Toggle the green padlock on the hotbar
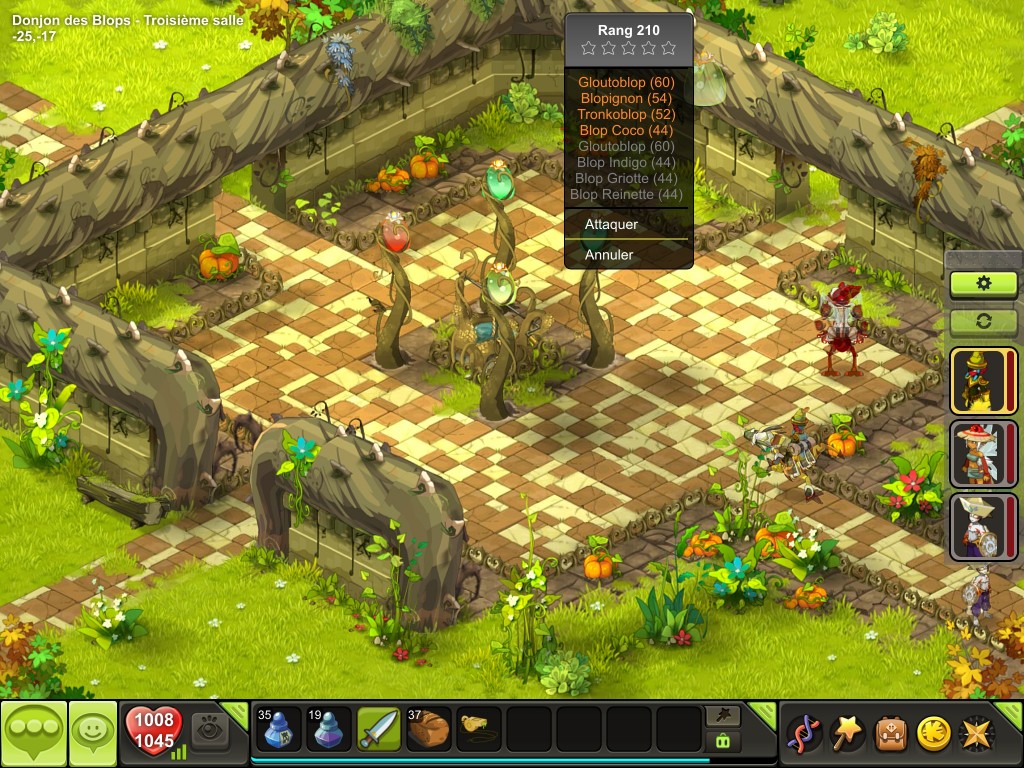This screenshot has height=768, width=1024. click(x=722, y=741)
